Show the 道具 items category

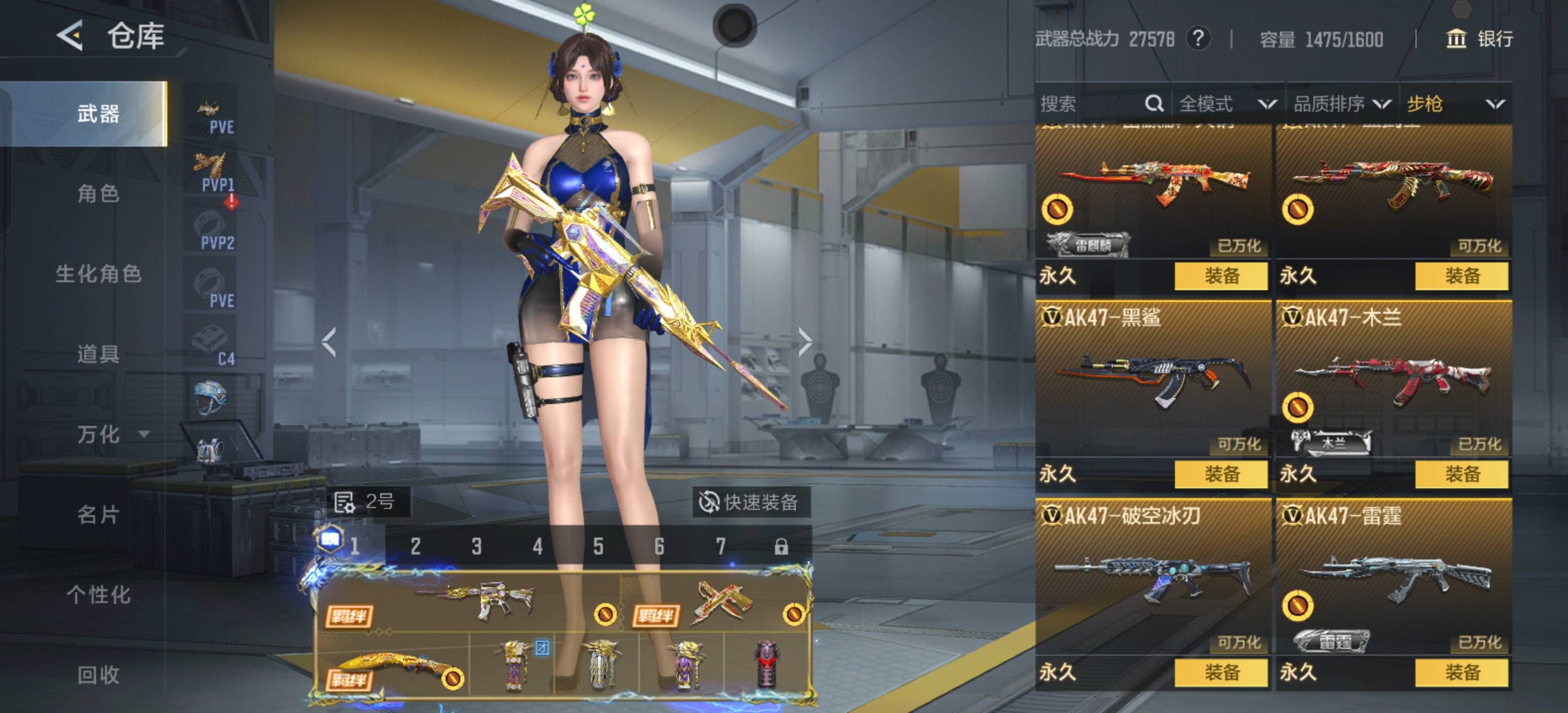(x=98, y=354)
